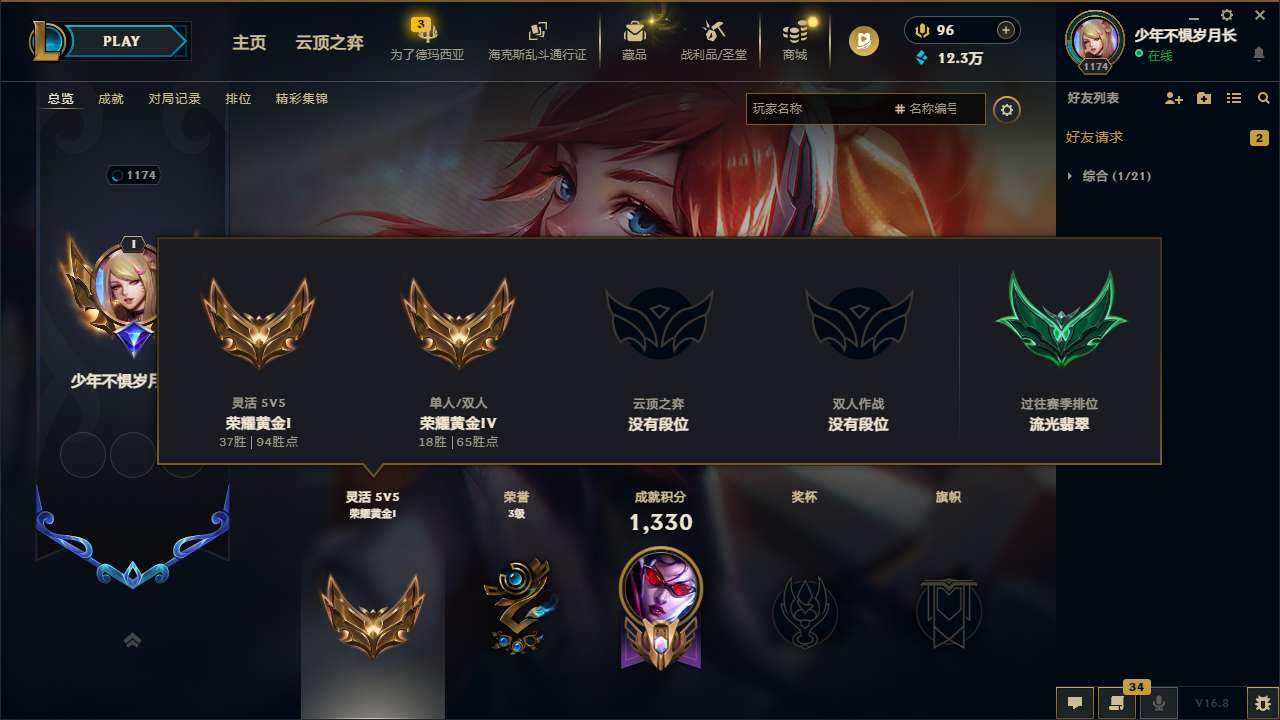Click the add friend icon
1280x720 pixels.
[1172, 99]
